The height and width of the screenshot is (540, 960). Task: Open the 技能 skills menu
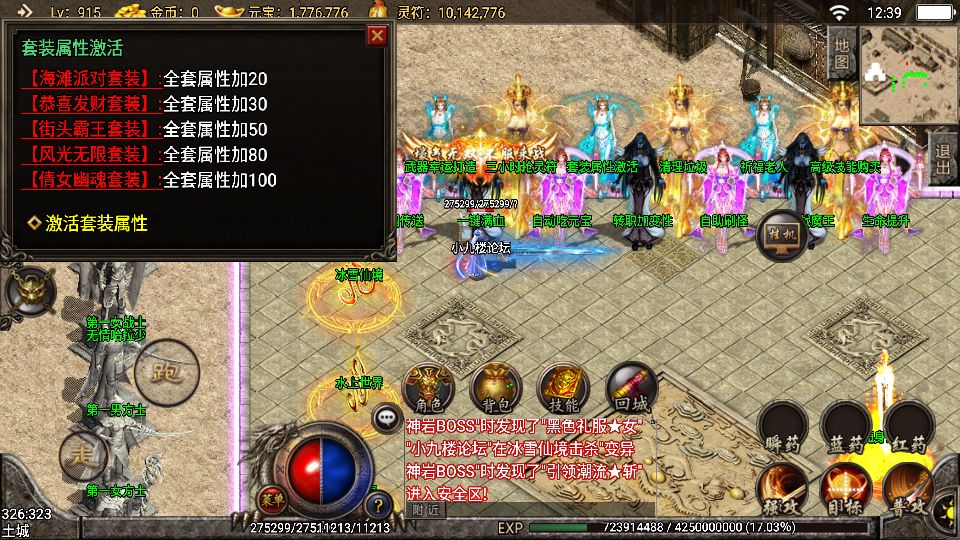coord(562,390)
